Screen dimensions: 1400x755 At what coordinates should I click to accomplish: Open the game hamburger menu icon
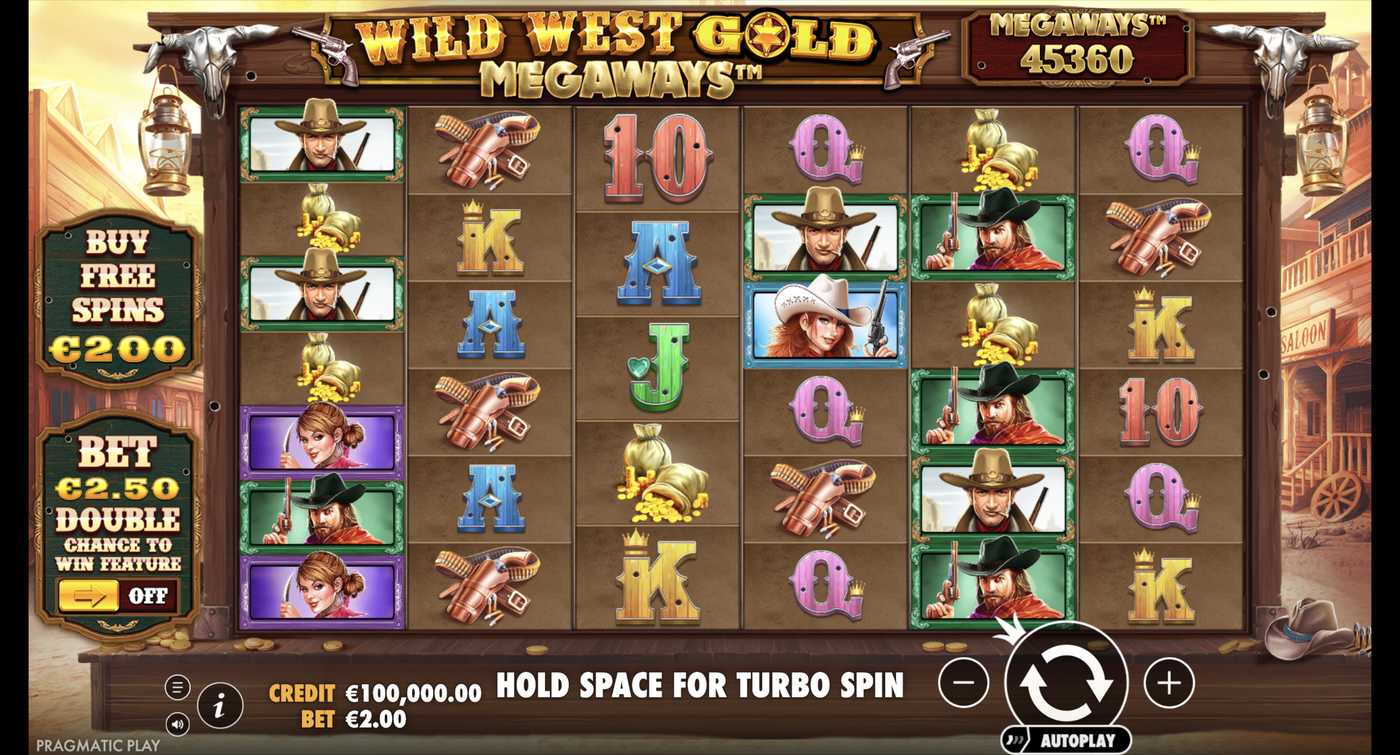(x=178, y=688)
